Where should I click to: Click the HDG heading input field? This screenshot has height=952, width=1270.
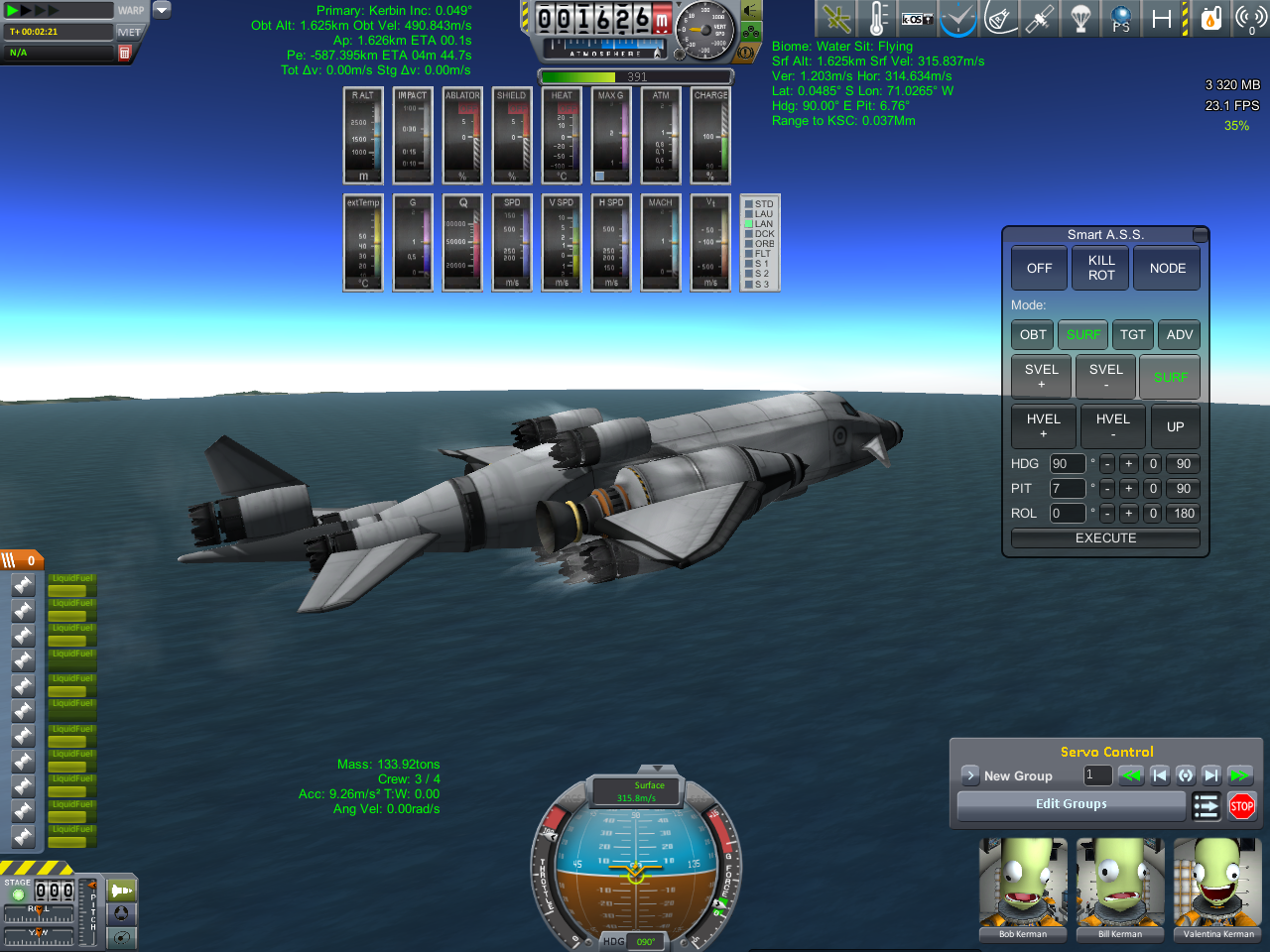(x=1067, y=464)
